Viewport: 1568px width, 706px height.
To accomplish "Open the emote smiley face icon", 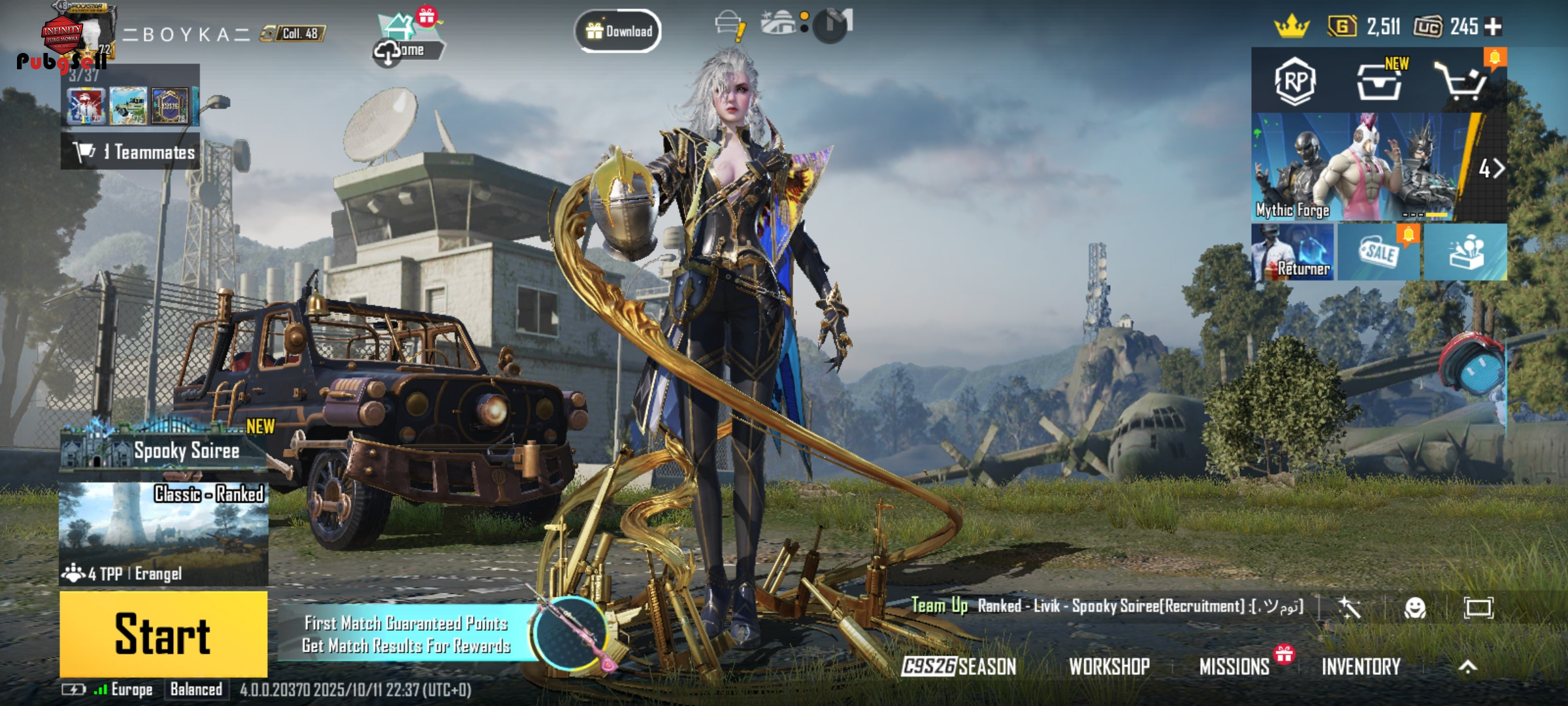I will (1414, 608).
